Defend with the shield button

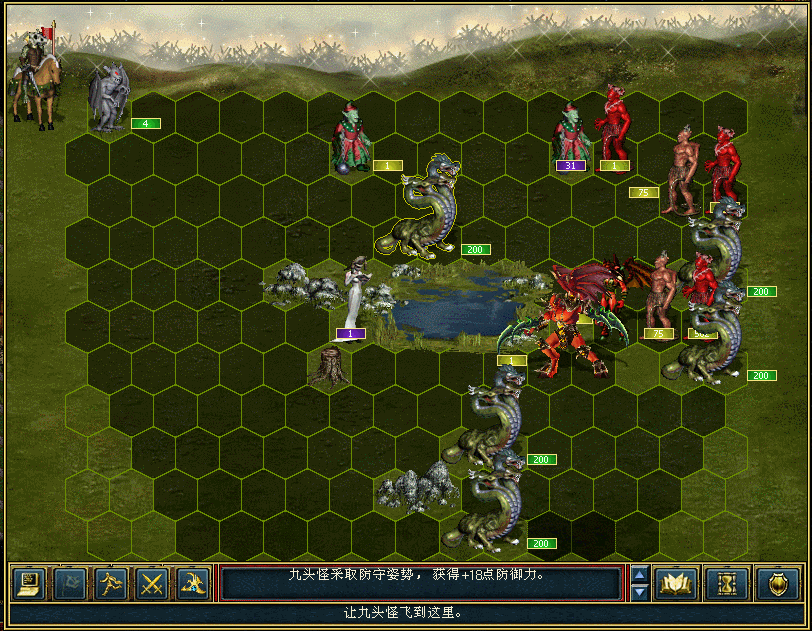pyautogui.click(x=776, y=583)
